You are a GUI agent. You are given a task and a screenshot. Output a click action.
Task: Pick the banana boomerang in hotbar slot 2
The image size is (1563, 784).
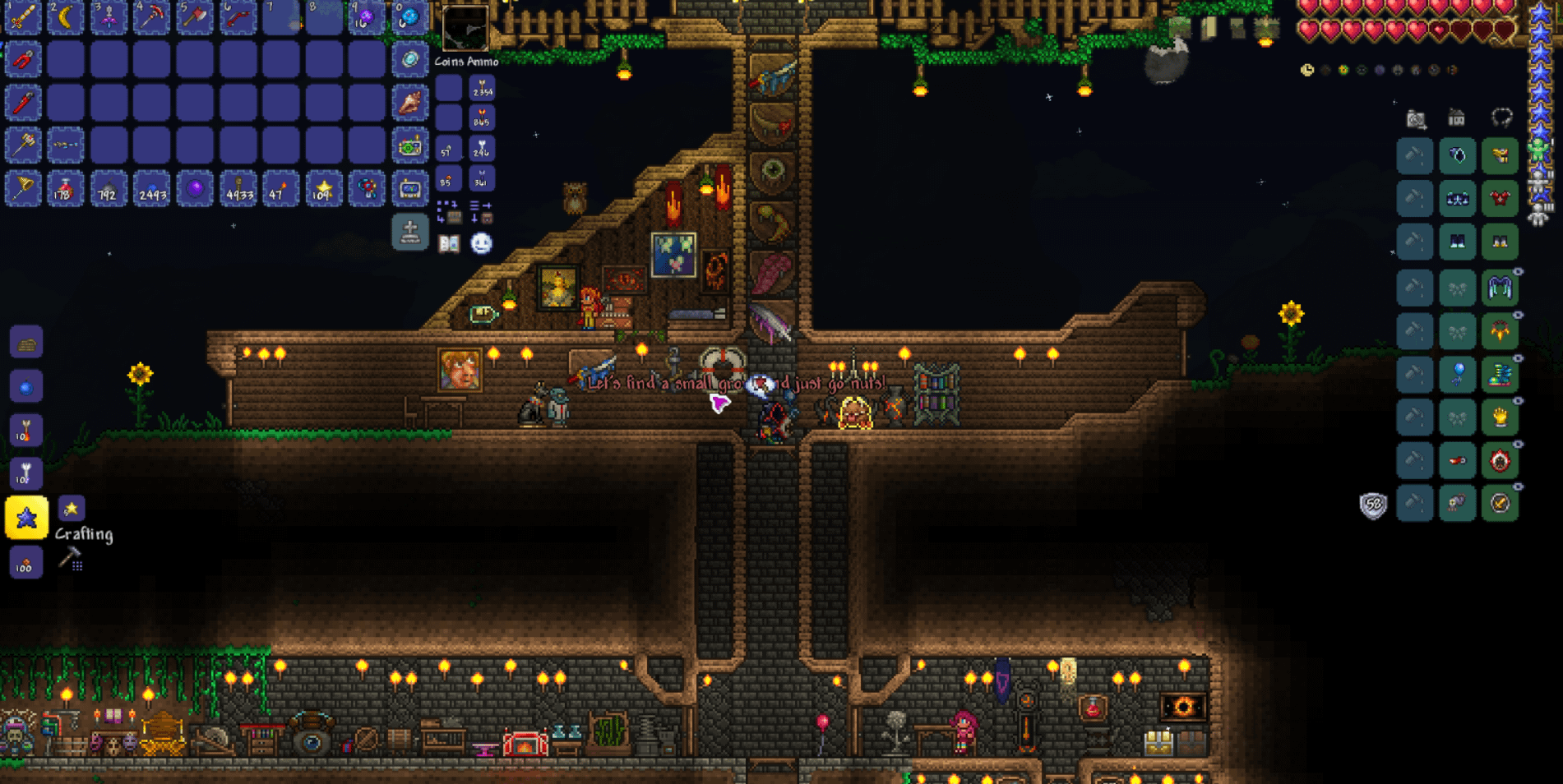point(66,16)
